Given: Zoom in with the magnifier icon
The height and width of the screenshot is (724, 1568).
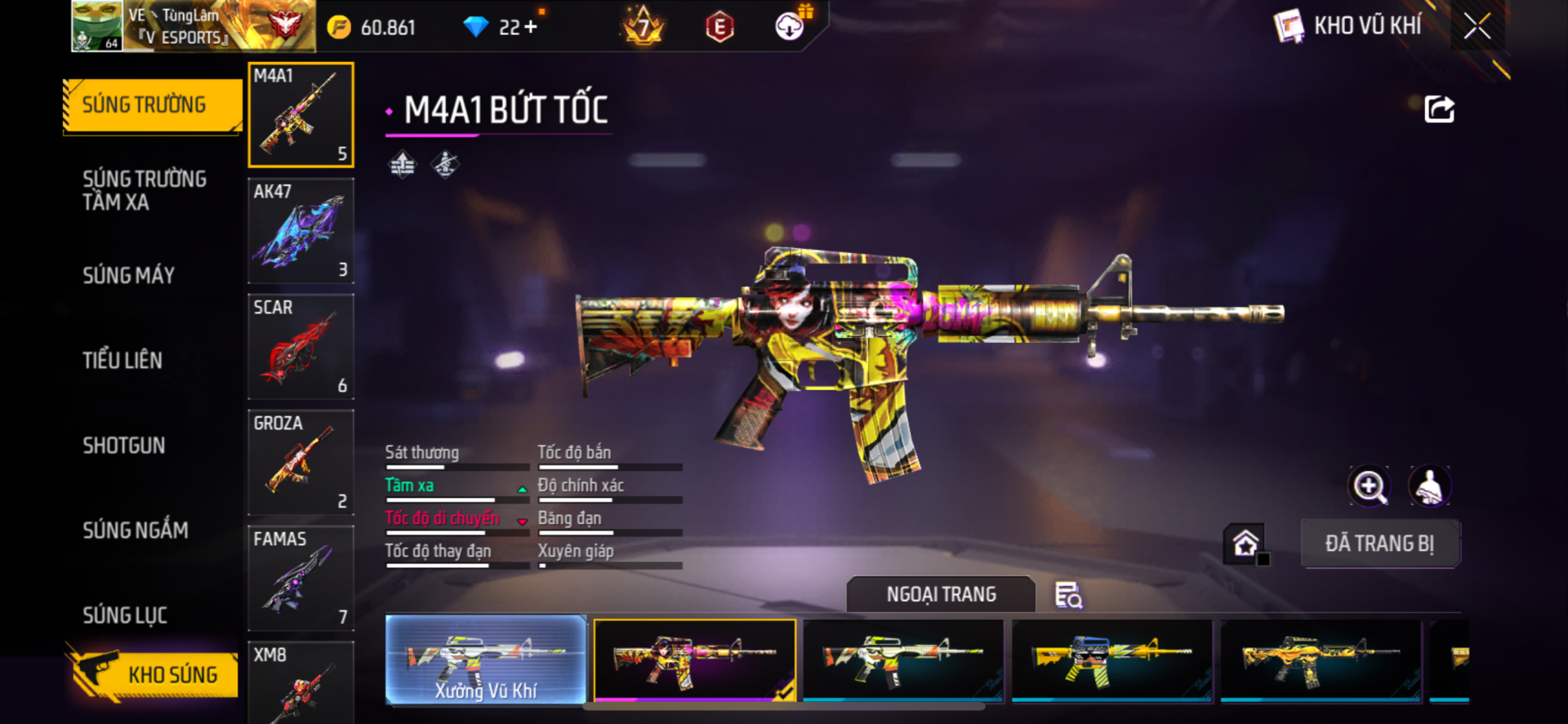Looking at the screenshot, I should (x=1369, y=486).
